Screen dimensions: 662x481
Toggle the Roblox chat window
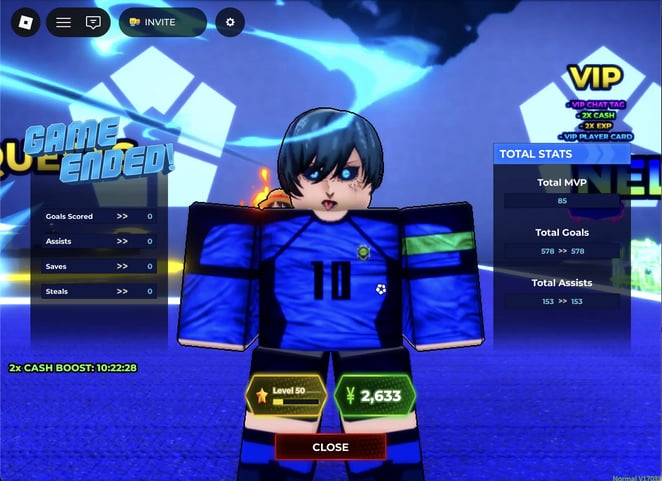pyautogui.click(x=93, y=22)
